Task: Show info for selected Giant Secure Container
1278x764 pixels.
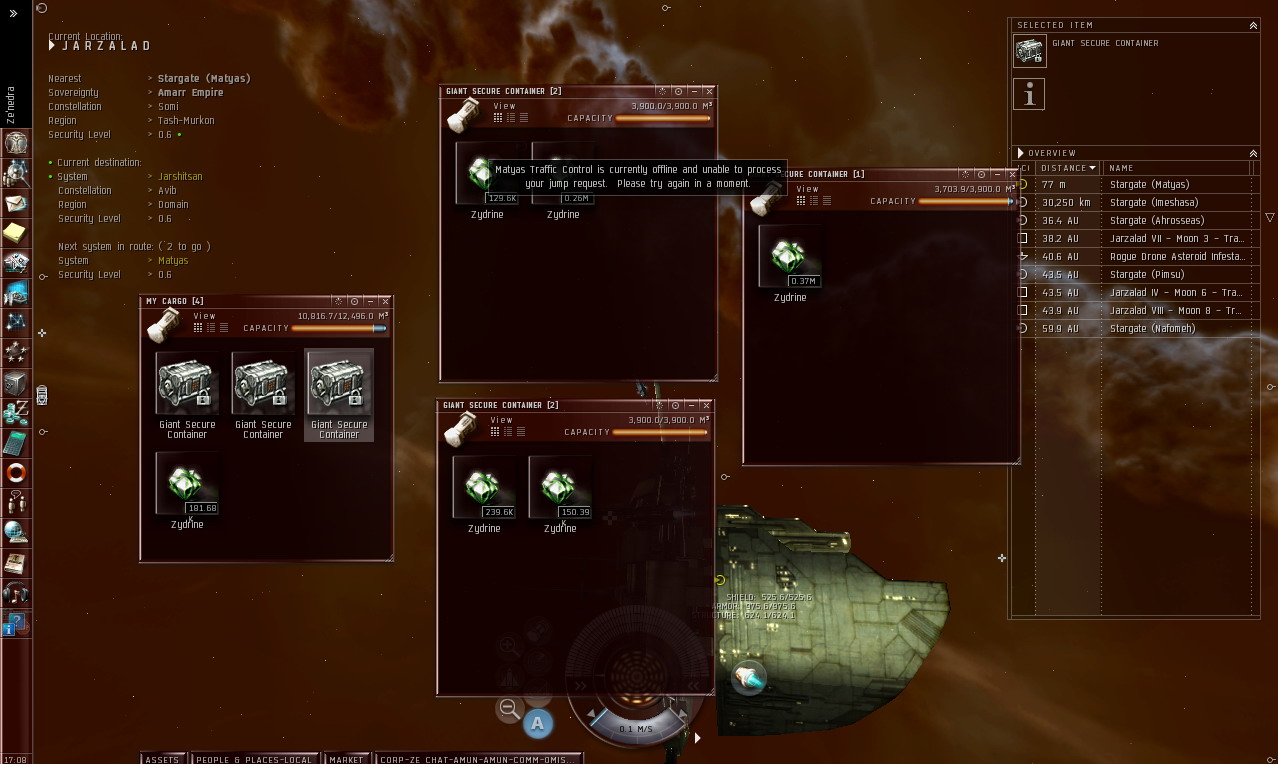Action: click(x=1029, y=94)
